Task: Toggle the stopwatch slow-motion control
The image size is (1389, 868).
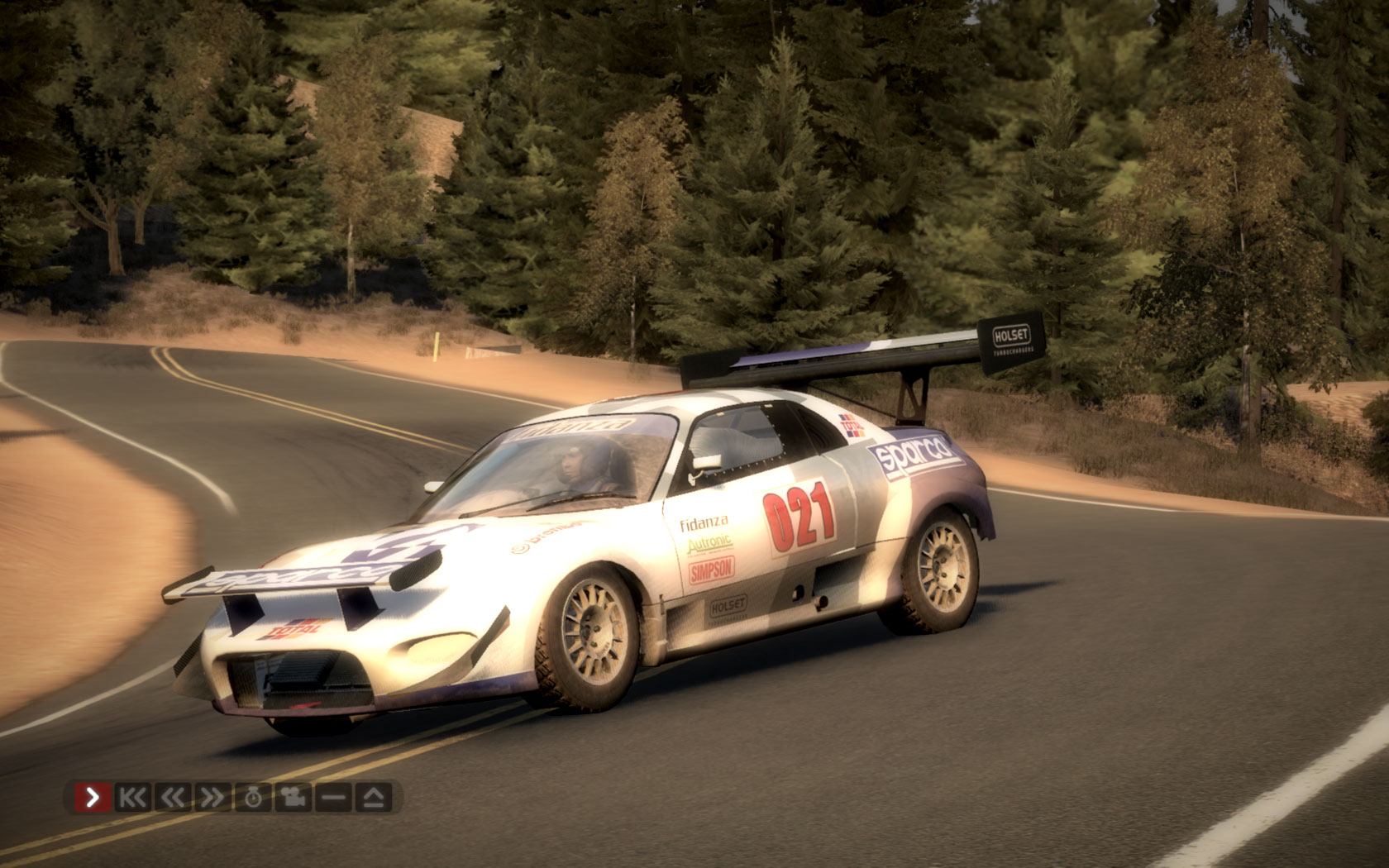Action: 253,798
